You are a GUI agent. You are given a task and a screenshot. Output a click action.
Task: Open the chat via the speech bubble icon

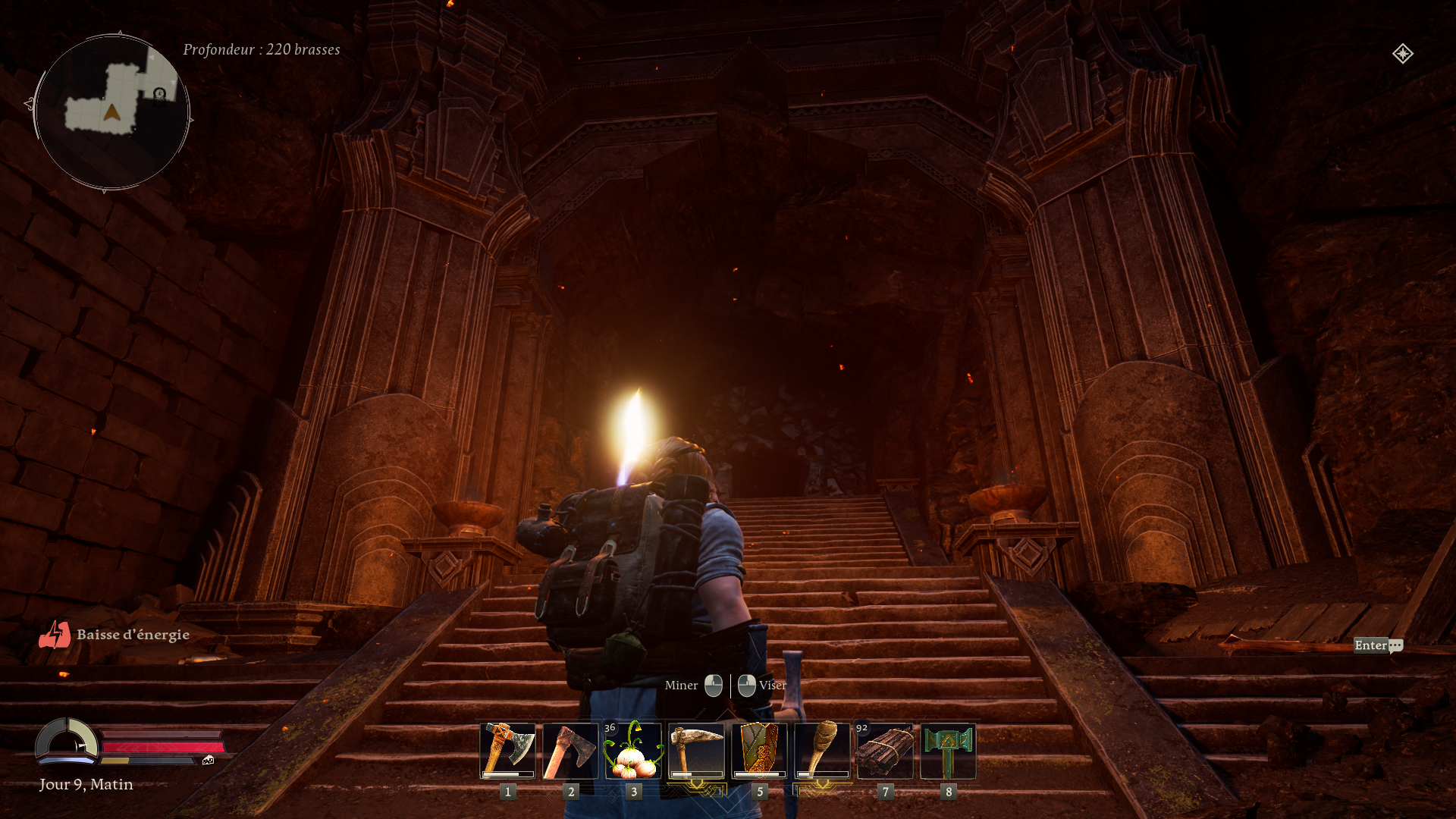[1395, 645]
